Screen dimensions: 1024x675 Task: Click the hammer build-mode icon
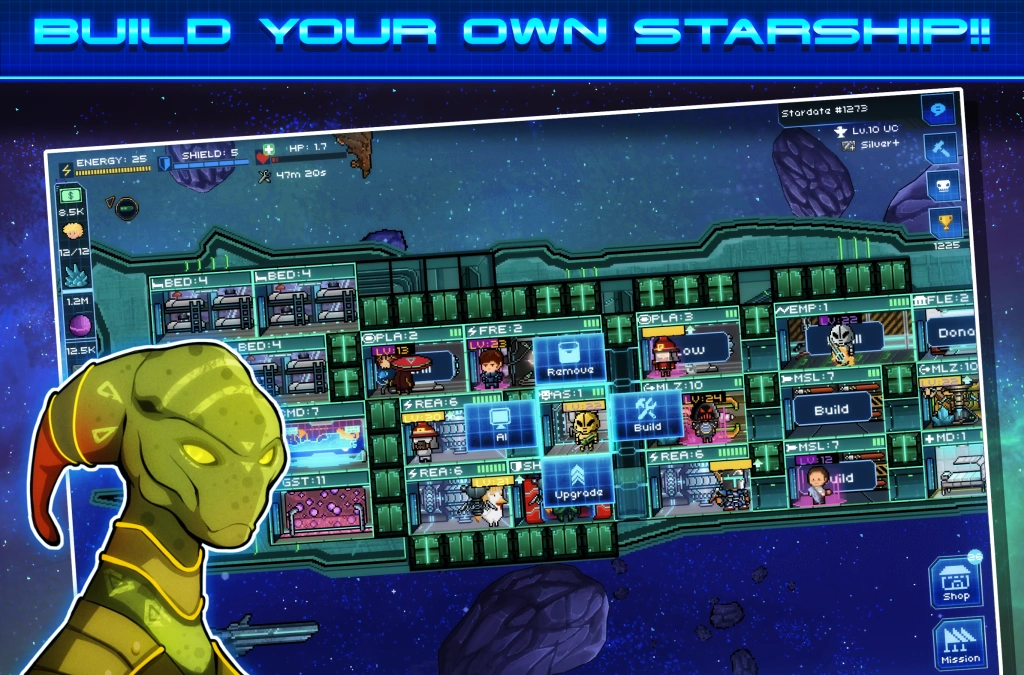tap(940, 149)
